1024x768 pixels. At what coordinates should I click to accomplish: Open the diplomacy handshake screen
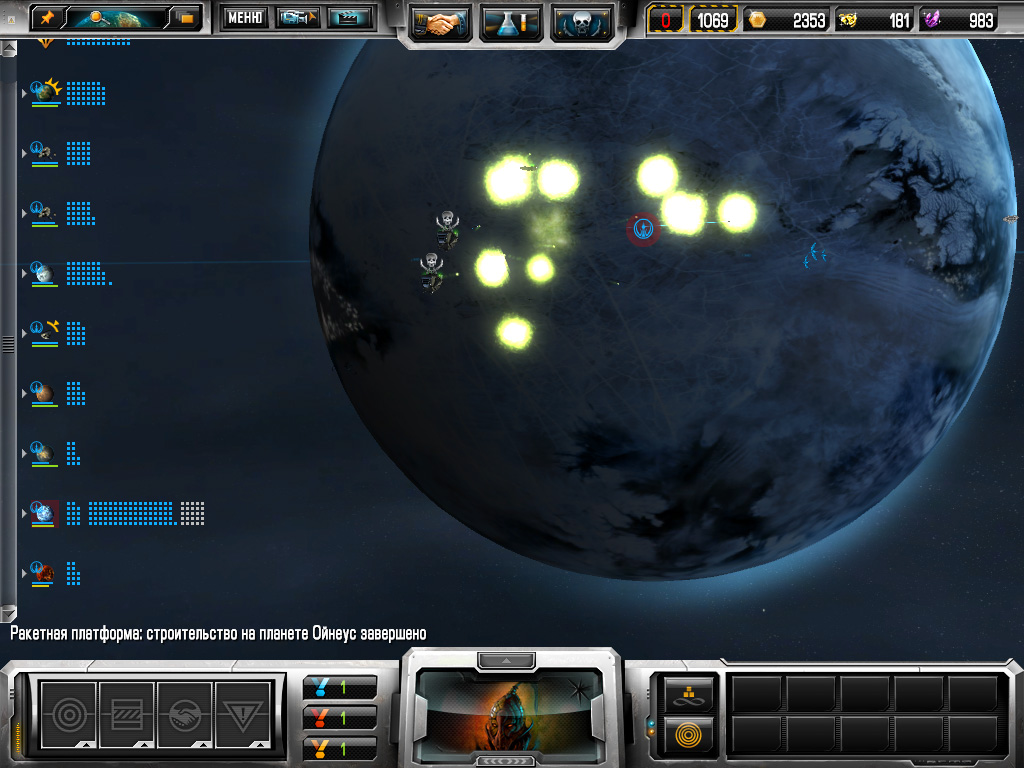tap(440, 21)
